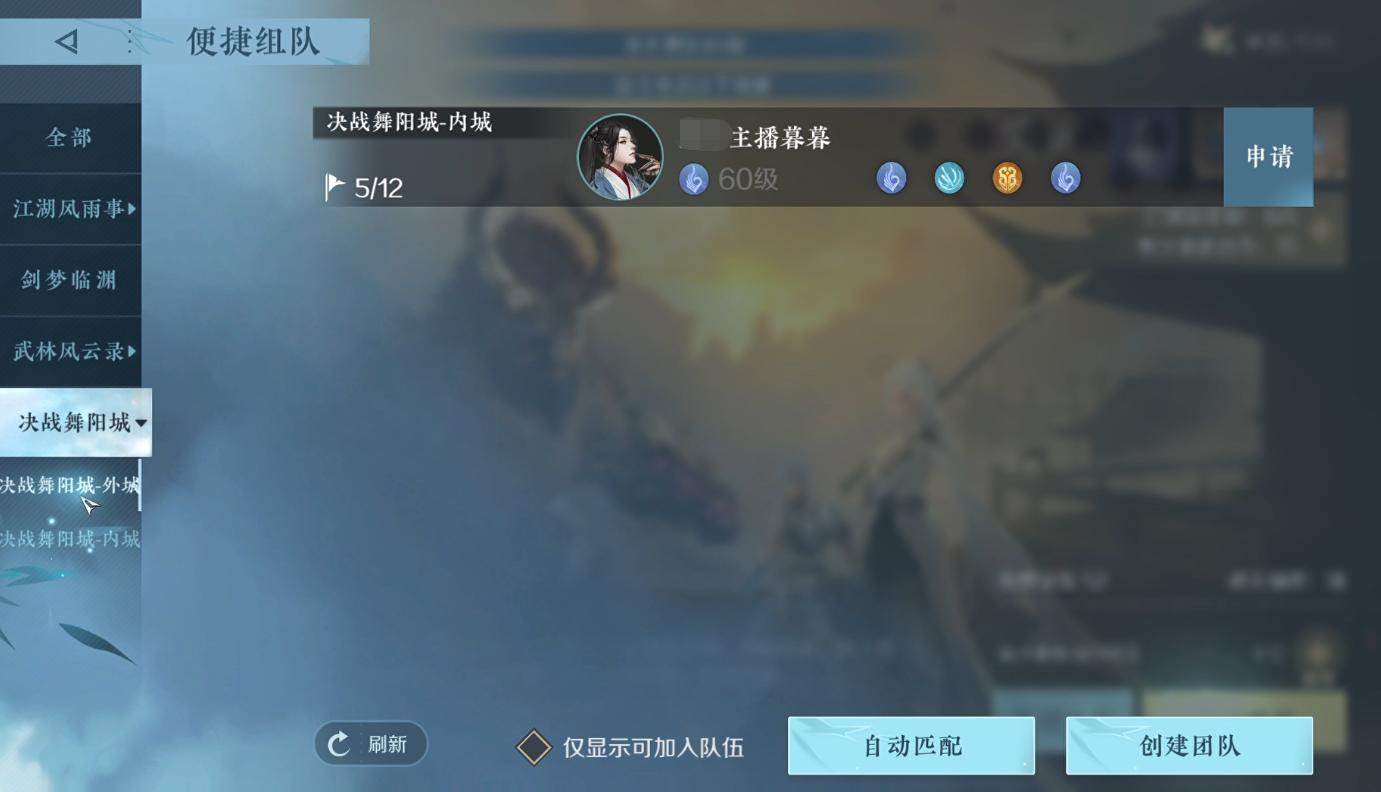Click the orange class emblem in the team row
The height and width of the screenshot is (792, 1381).
tap(1007, 178)
